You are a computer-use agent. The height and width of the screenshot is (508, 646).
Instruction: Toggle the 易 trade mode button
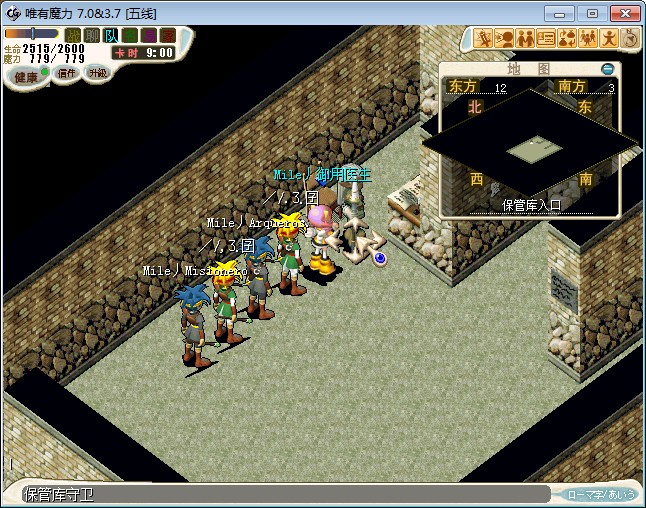[x=149, y=35]
